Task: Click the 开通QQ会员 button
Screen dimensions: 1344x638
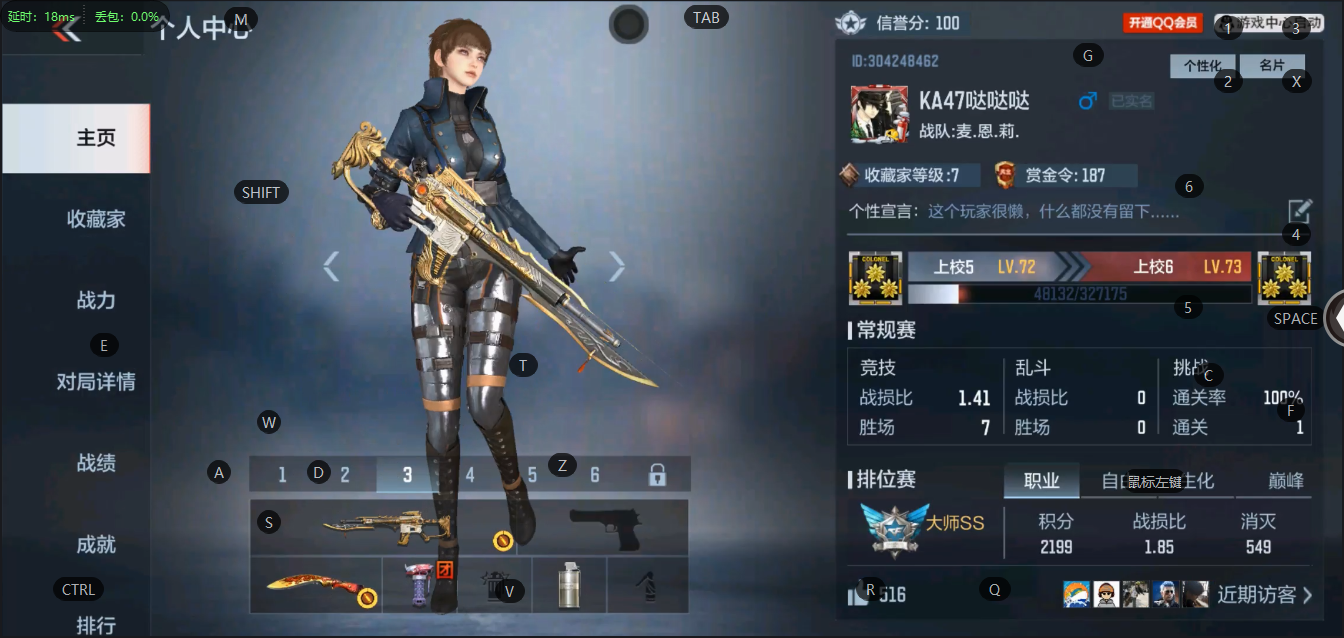Action: click(x=1162, y=23)
